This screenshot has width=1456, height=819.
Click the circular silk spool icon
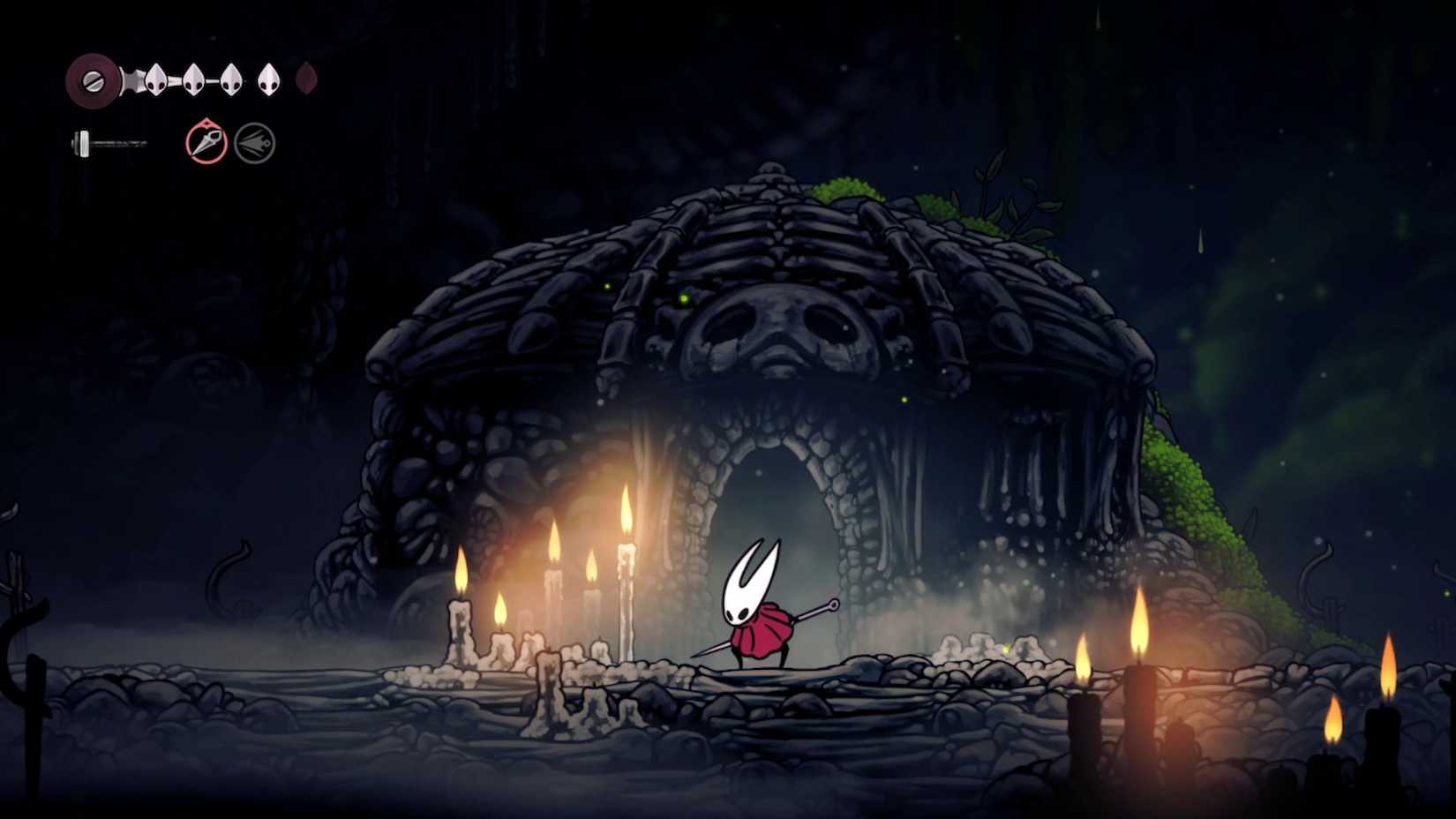pos(94,81)
